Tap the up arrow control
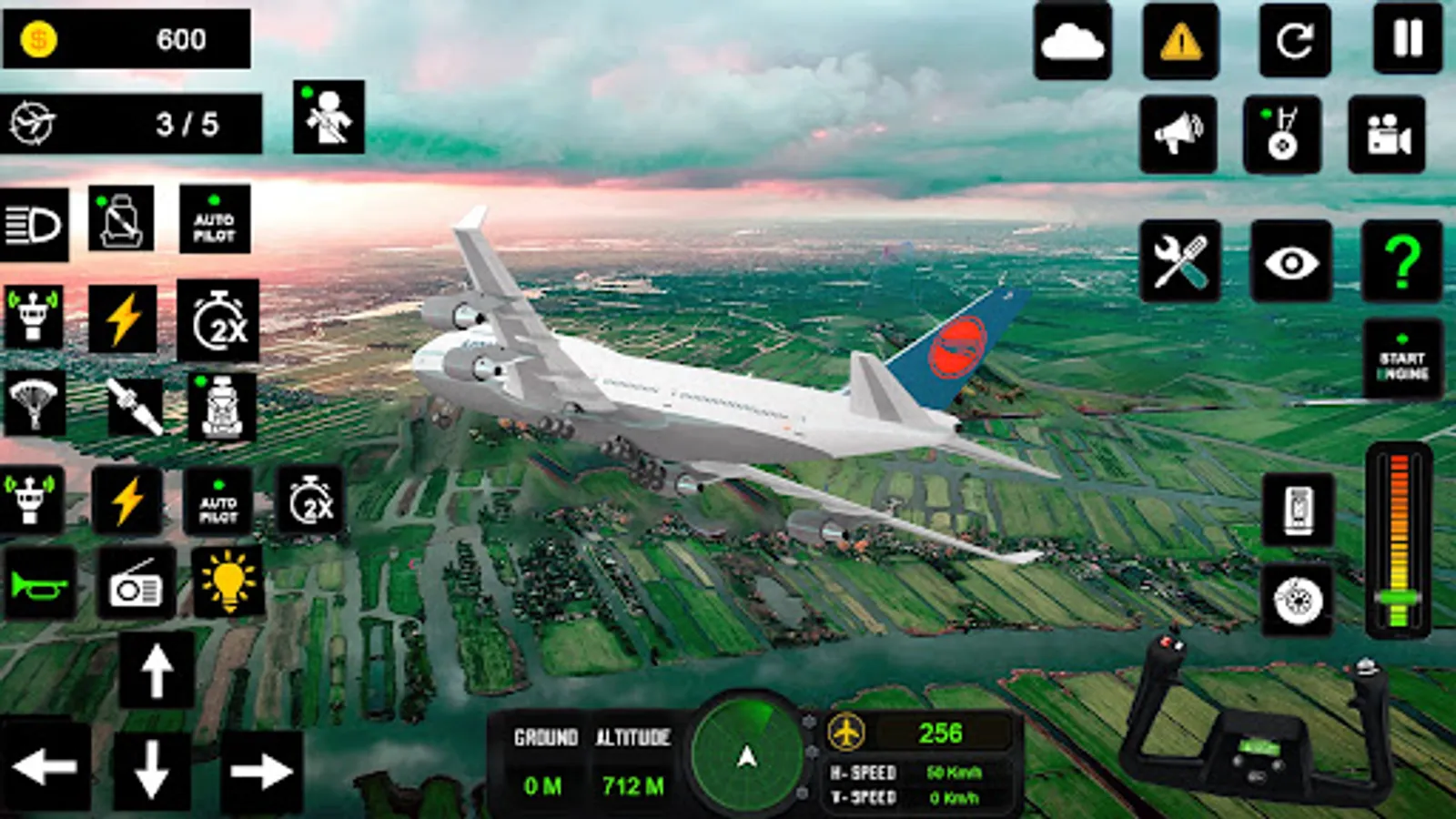 [157, 671]
